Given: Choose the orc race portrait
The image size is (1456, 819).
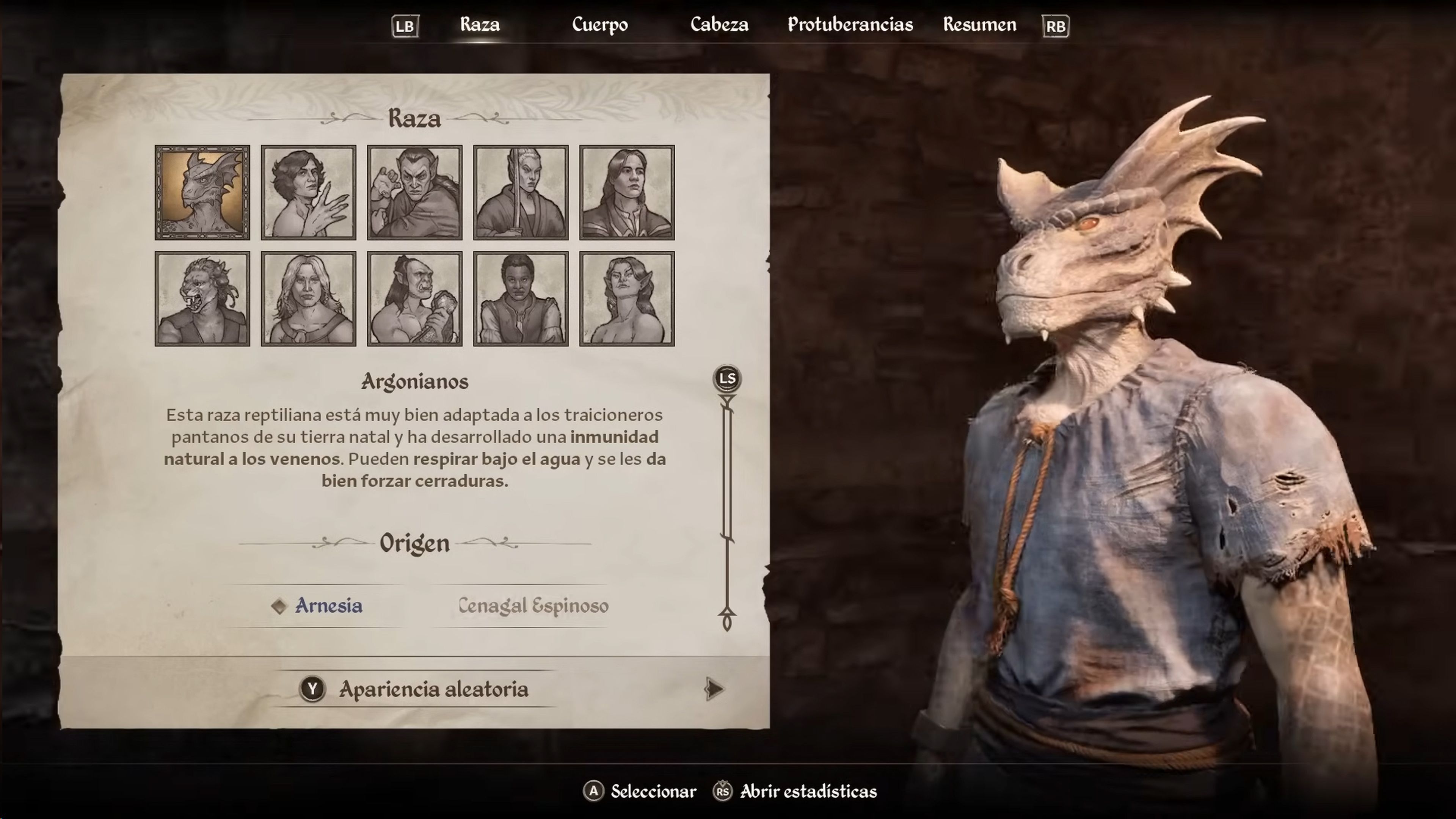Looking at the screenshot, I should click(415, 298).
